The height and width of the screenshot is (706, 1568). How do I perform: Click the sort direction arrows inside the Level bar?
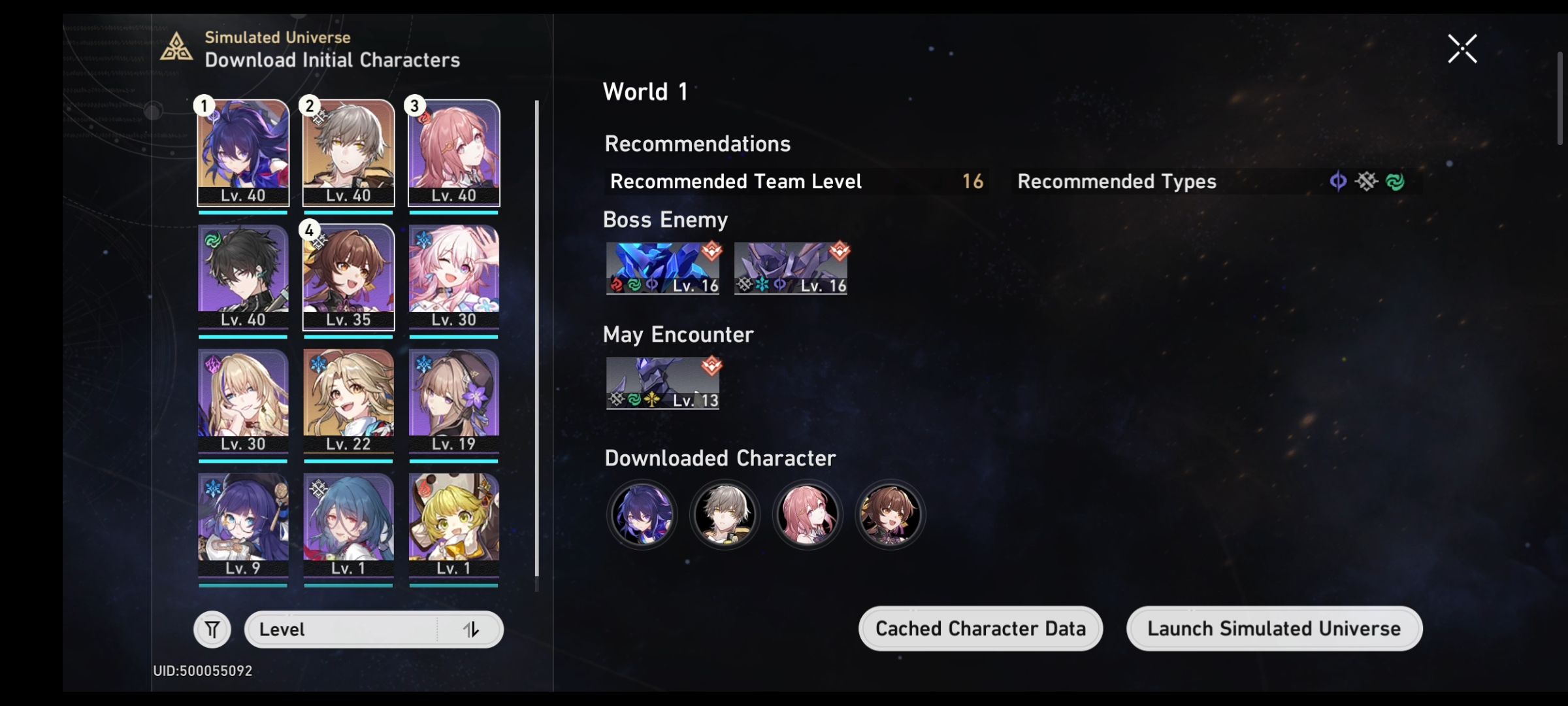(472, 630)
